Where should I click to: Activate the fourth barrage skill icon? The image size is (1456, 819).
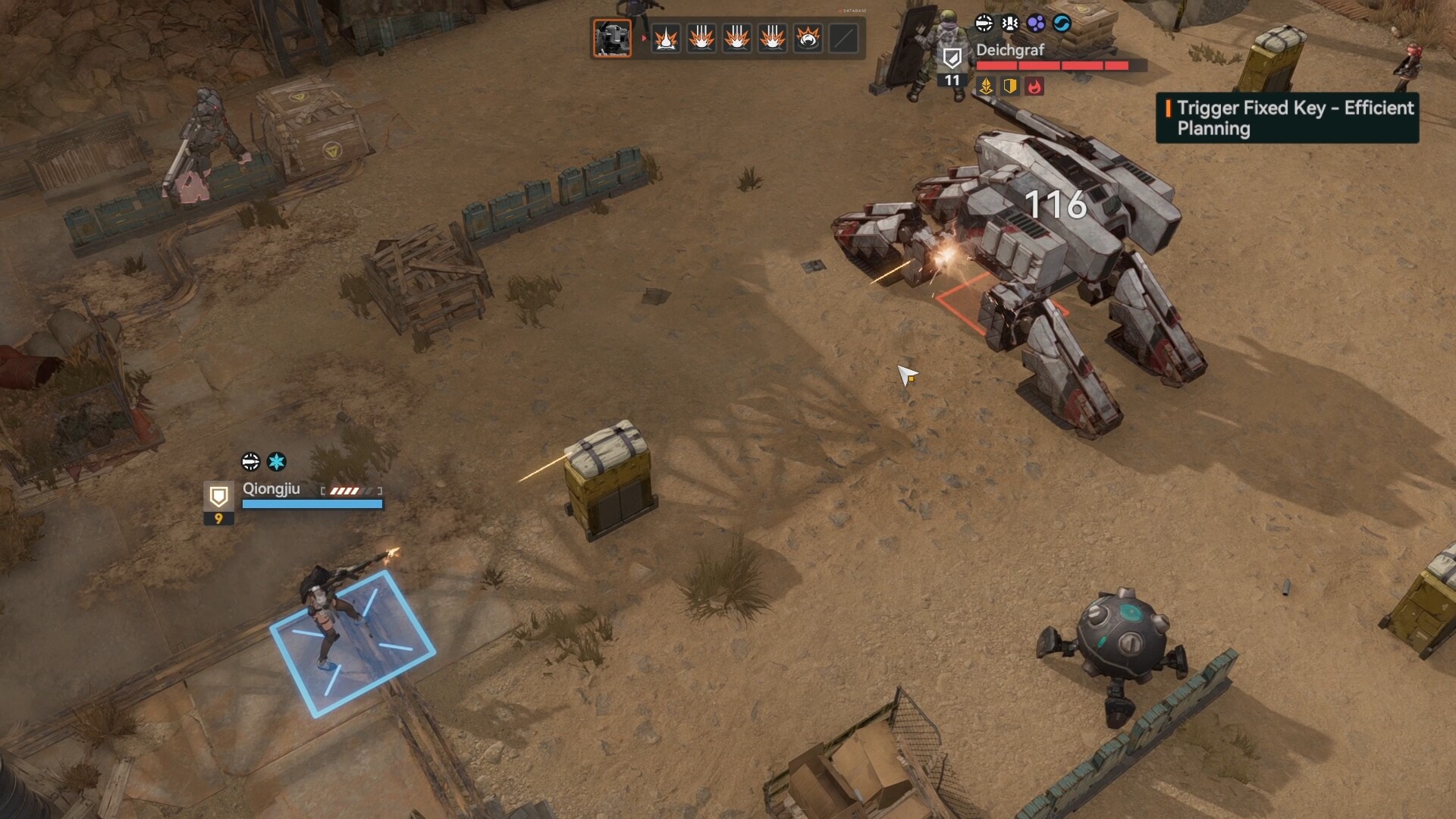pyautogui.click(x=772, y=38)
